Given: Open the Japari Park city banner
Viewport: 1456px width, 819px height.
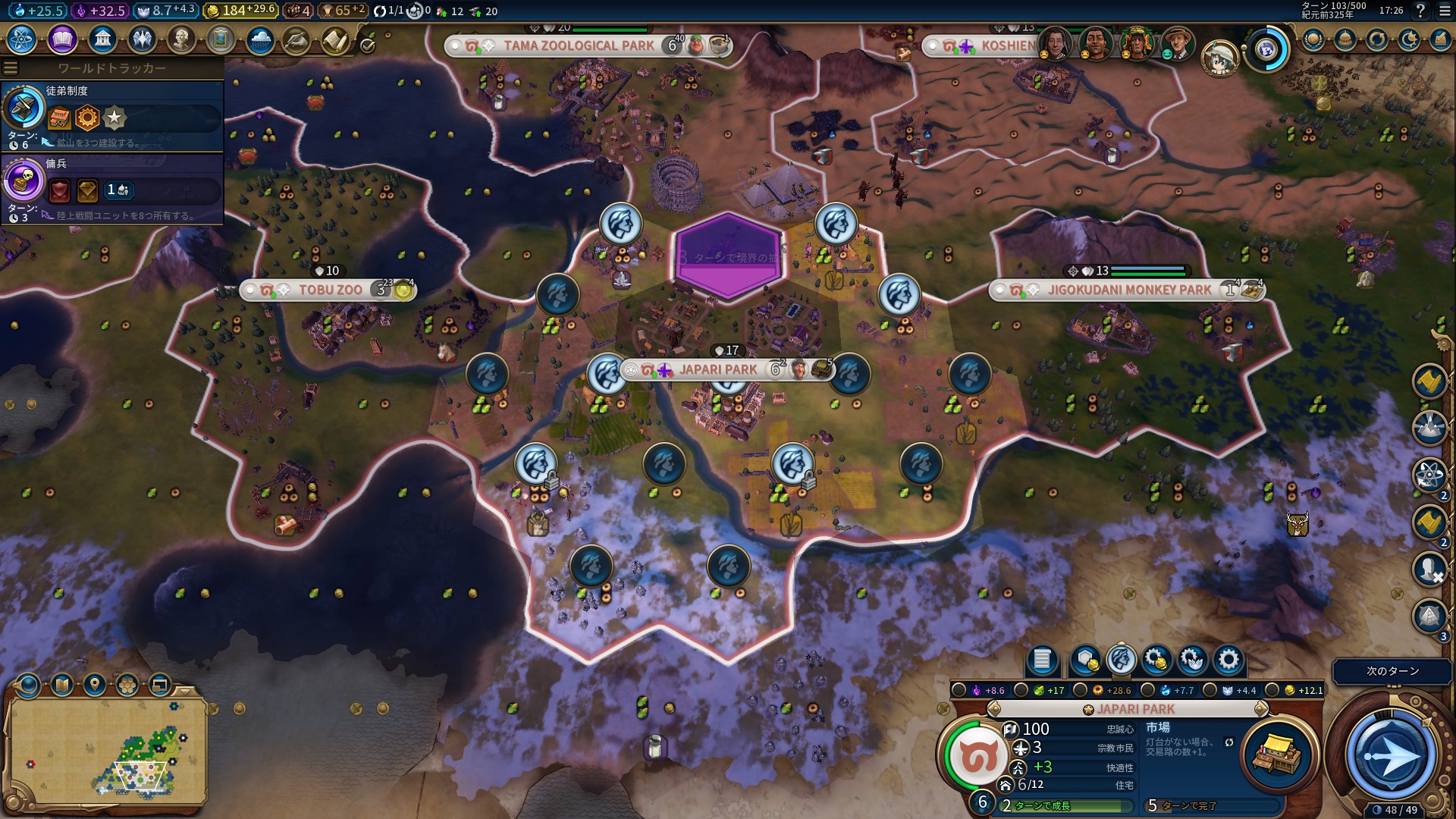Looking at the screenshot, I should (x=717, y=370).
